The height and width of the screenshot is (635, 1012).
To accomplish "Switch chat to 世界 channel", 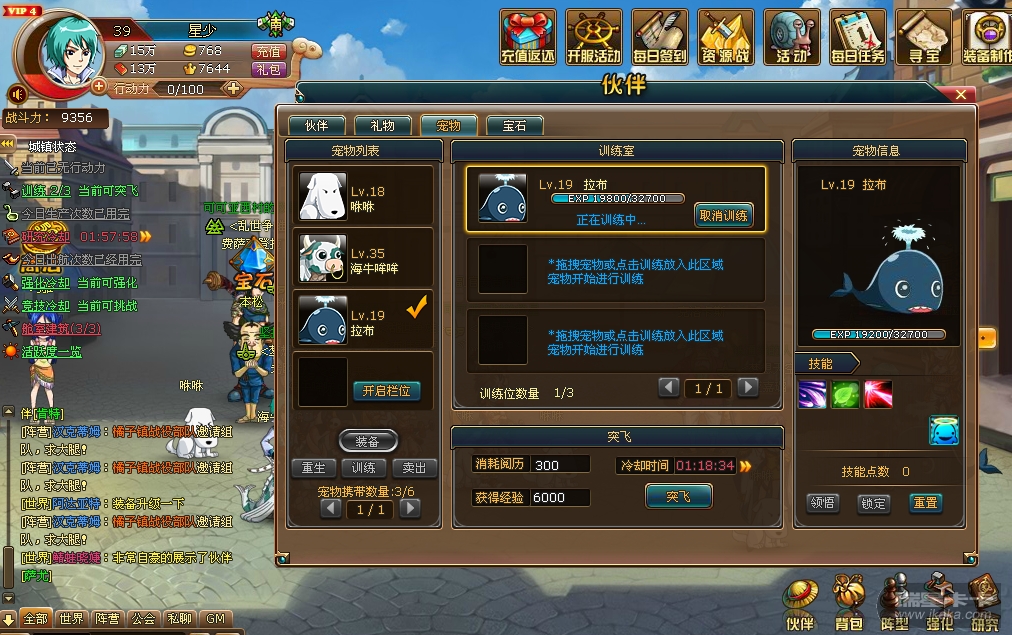I will [x=71, y=620].
